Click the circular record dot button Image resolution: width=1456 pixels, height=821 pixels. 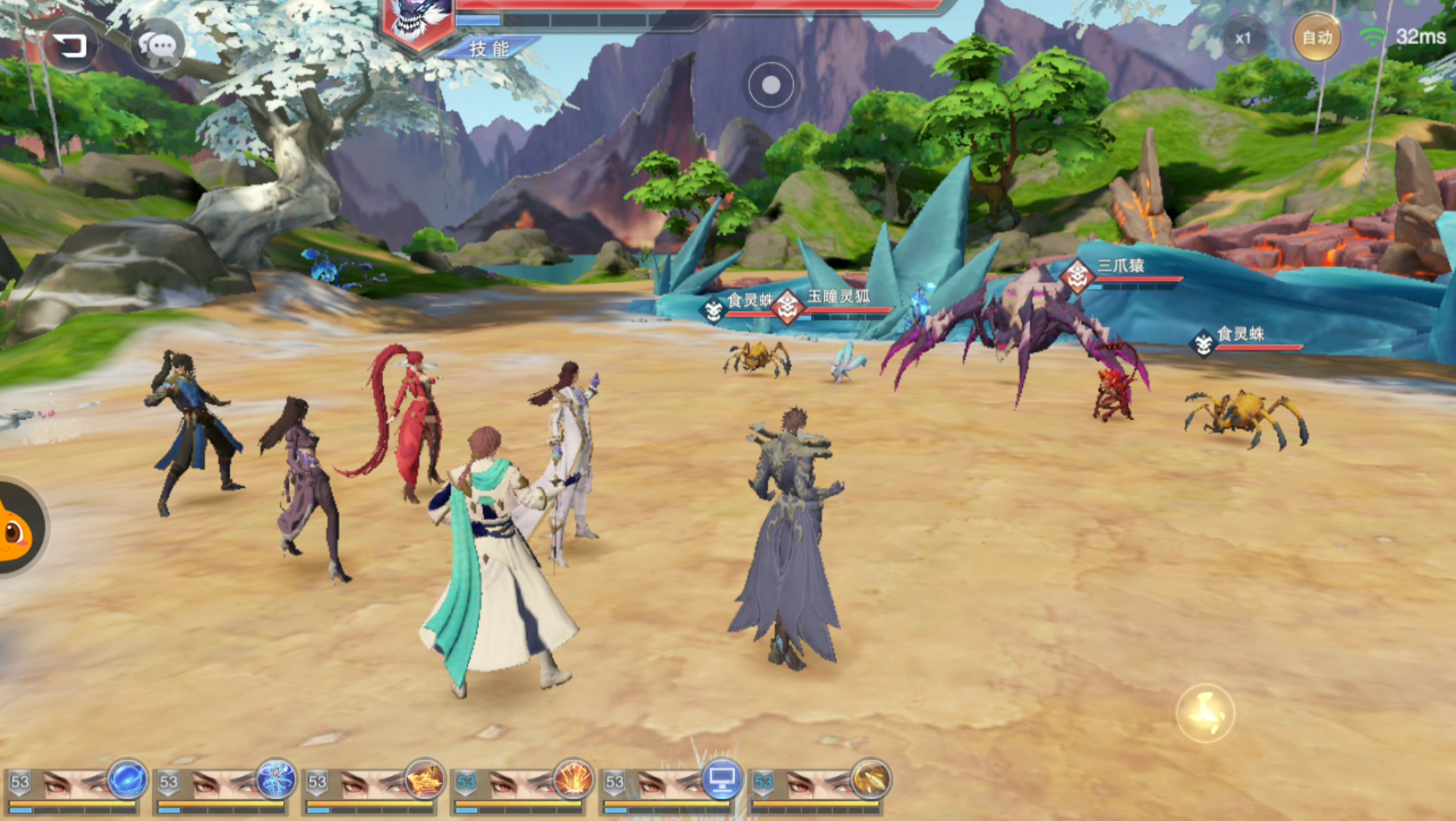pyautogui.click(x=771, y=84)
